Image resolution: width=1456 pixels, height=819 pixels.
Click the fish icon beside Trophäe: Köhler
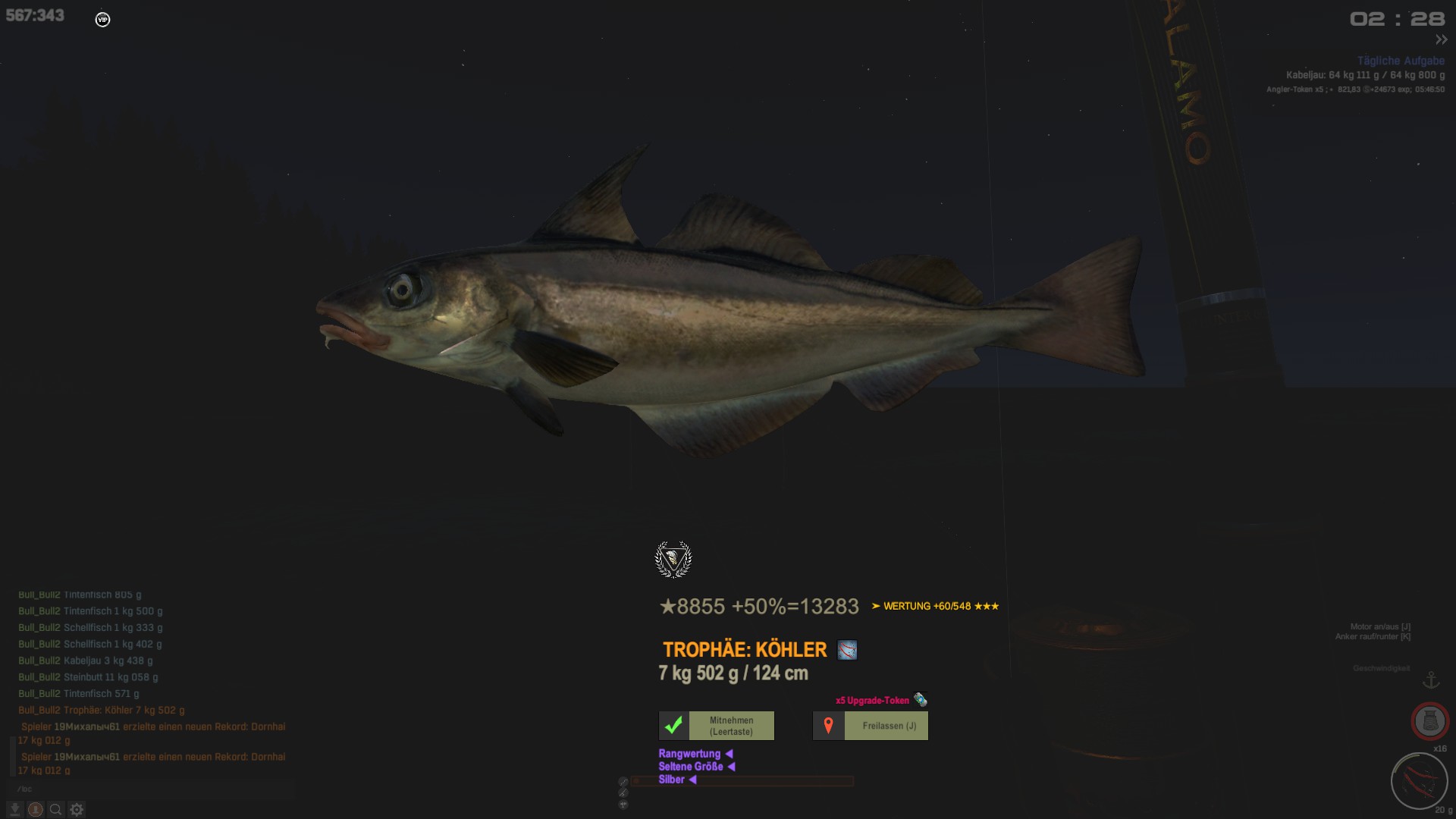pyautogui.click(x=847, y=650)
